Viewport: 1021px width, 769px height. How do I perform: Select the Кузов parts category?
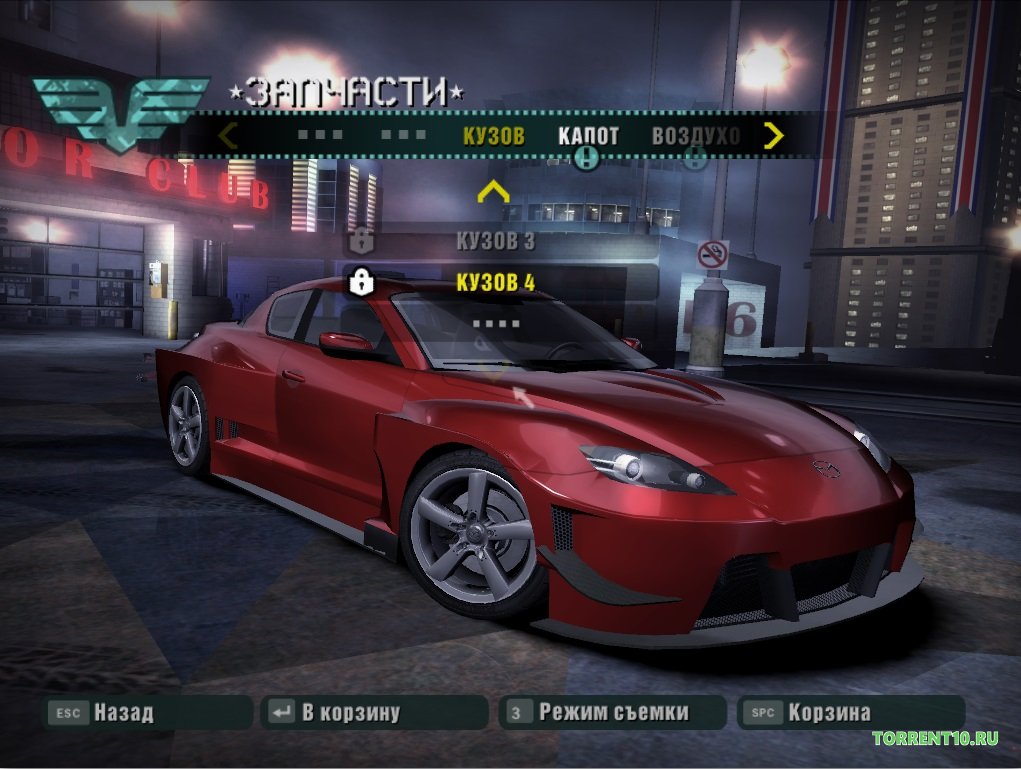pyautogui.click(x=493, y=137)
